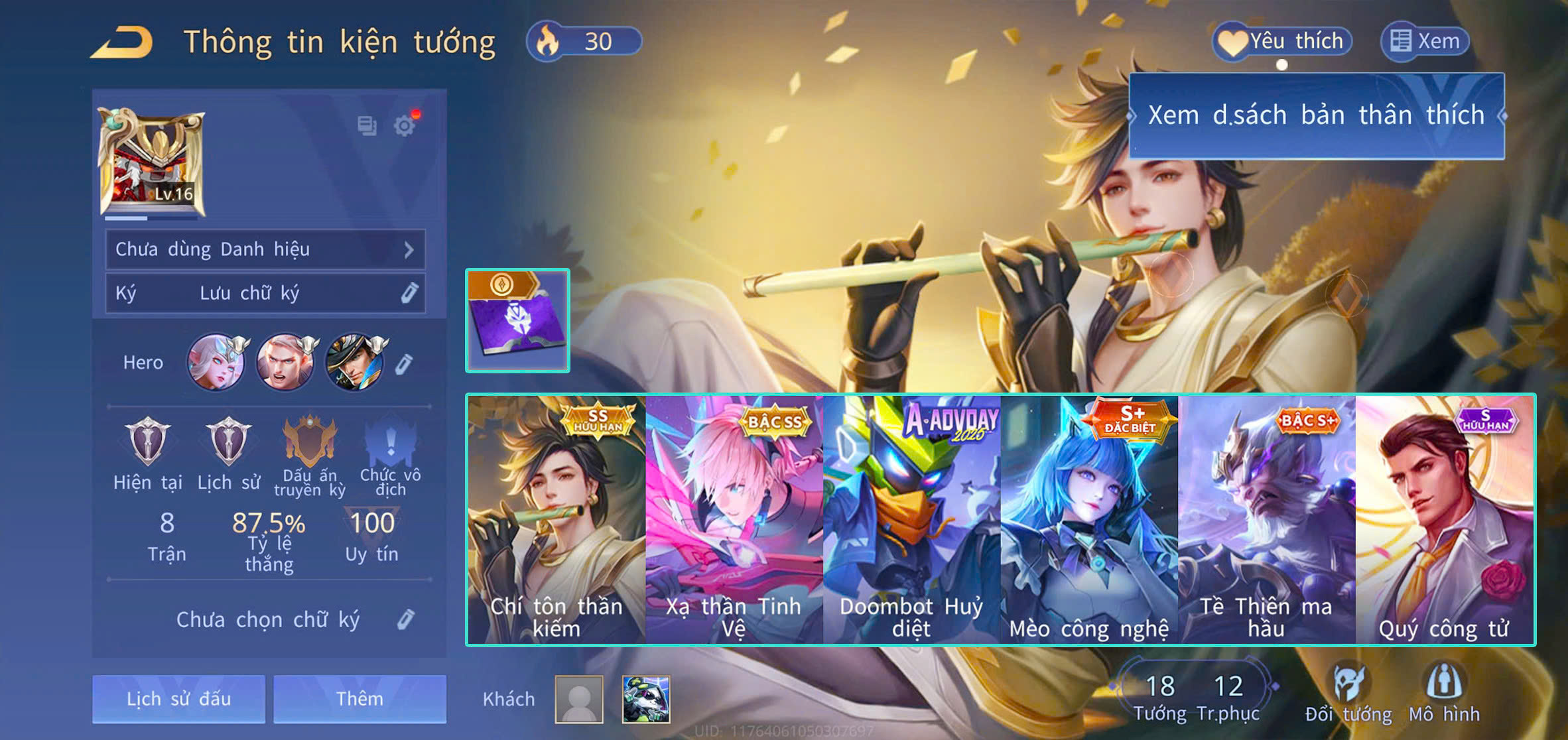Click the Thêm button
This screenshot has width=1568, height=740.
(x=359, y=698)
